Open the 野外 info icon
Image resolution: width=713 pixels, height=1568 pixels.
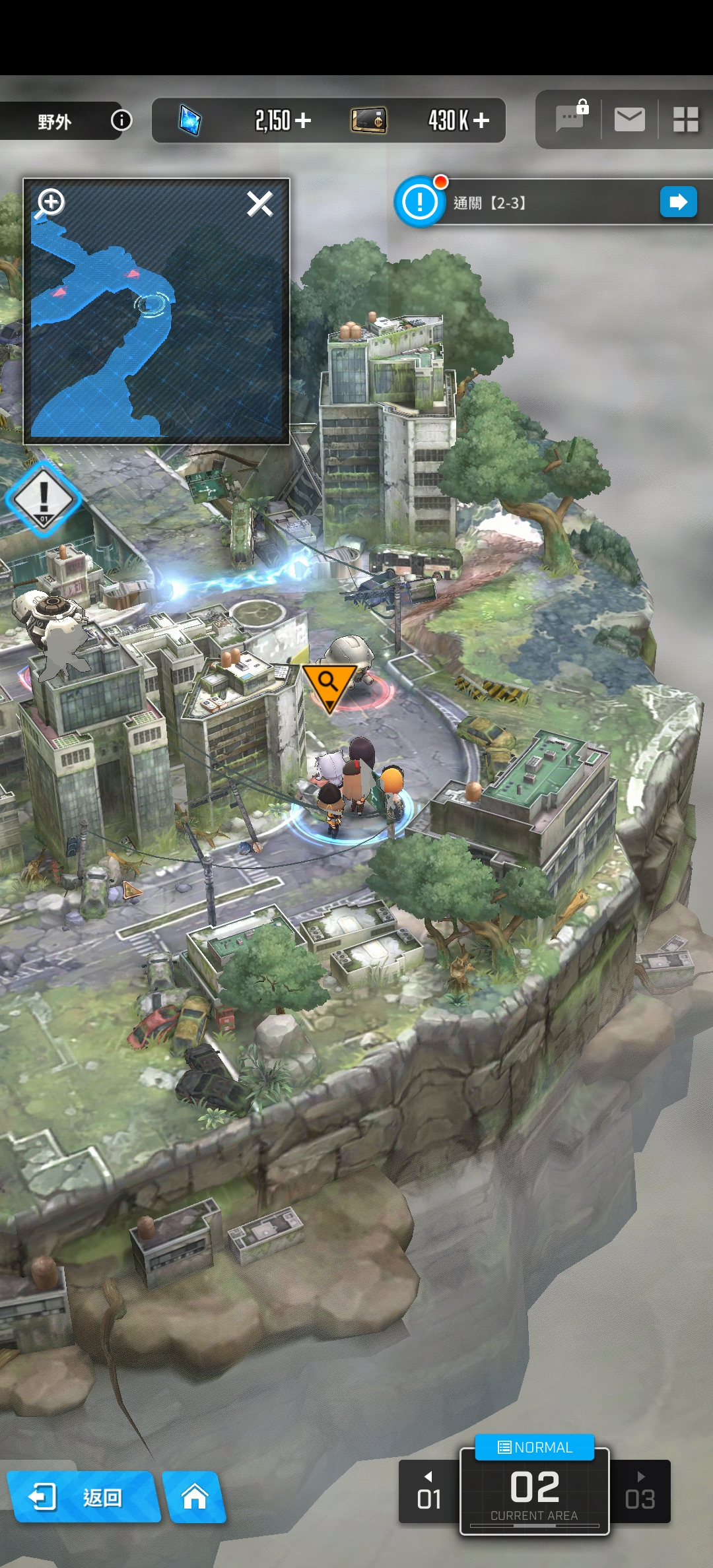[x=121, y=120]
